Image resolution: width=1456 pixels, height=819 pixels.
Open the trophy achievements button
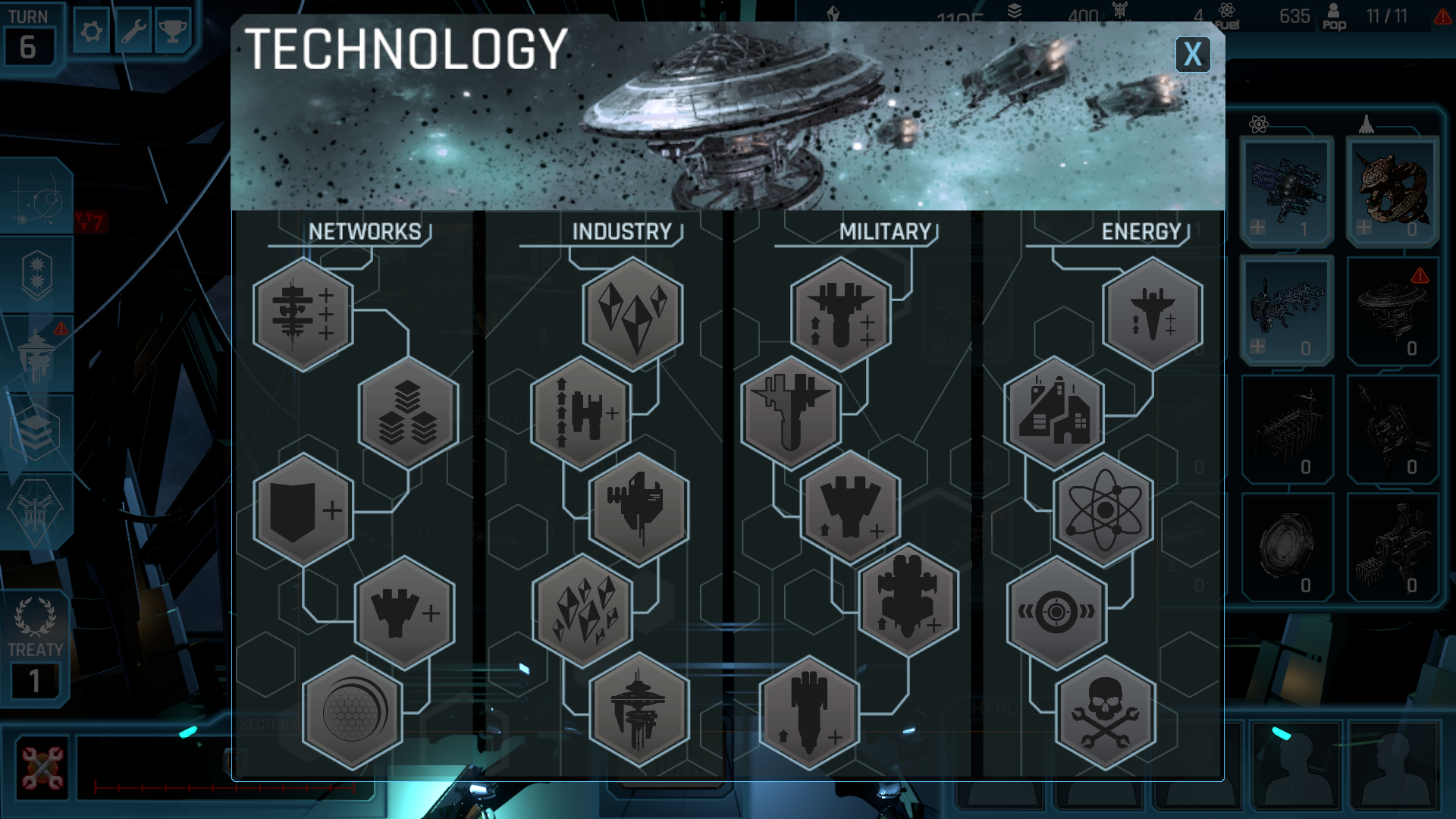(x=173, y=32)
